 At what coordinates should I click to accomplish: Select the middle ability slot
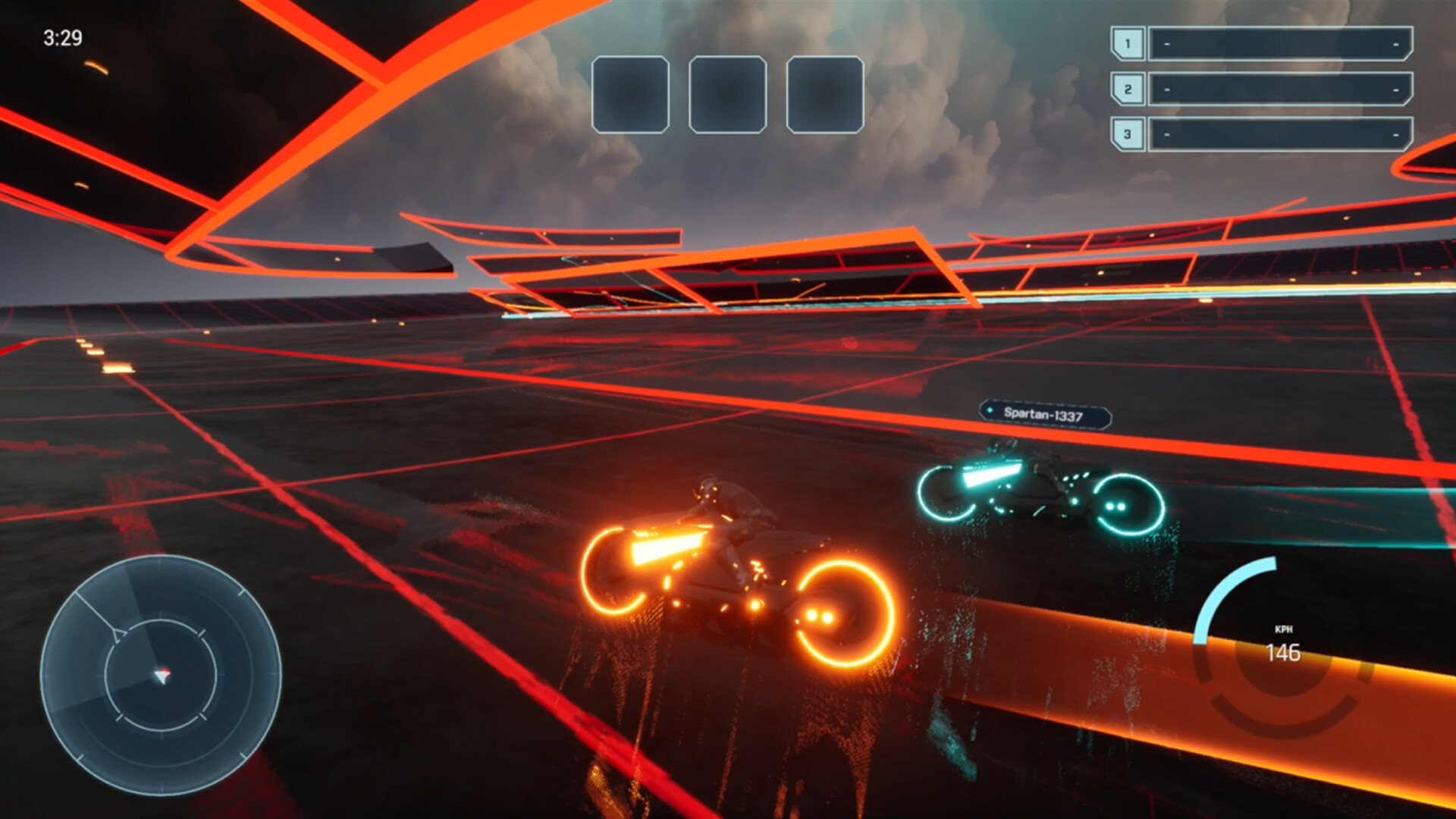coord(726,93)
